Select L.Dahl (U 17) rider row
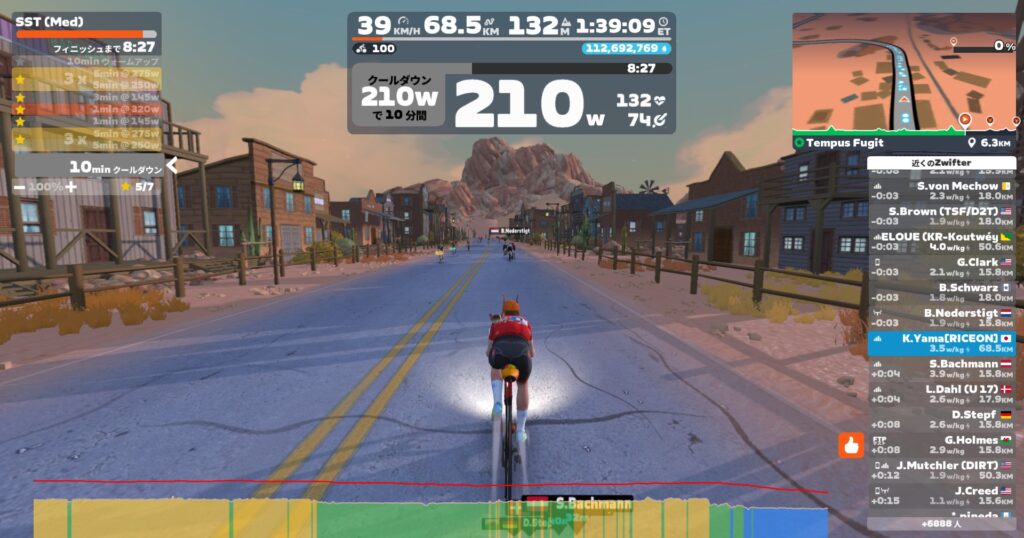 942,394
